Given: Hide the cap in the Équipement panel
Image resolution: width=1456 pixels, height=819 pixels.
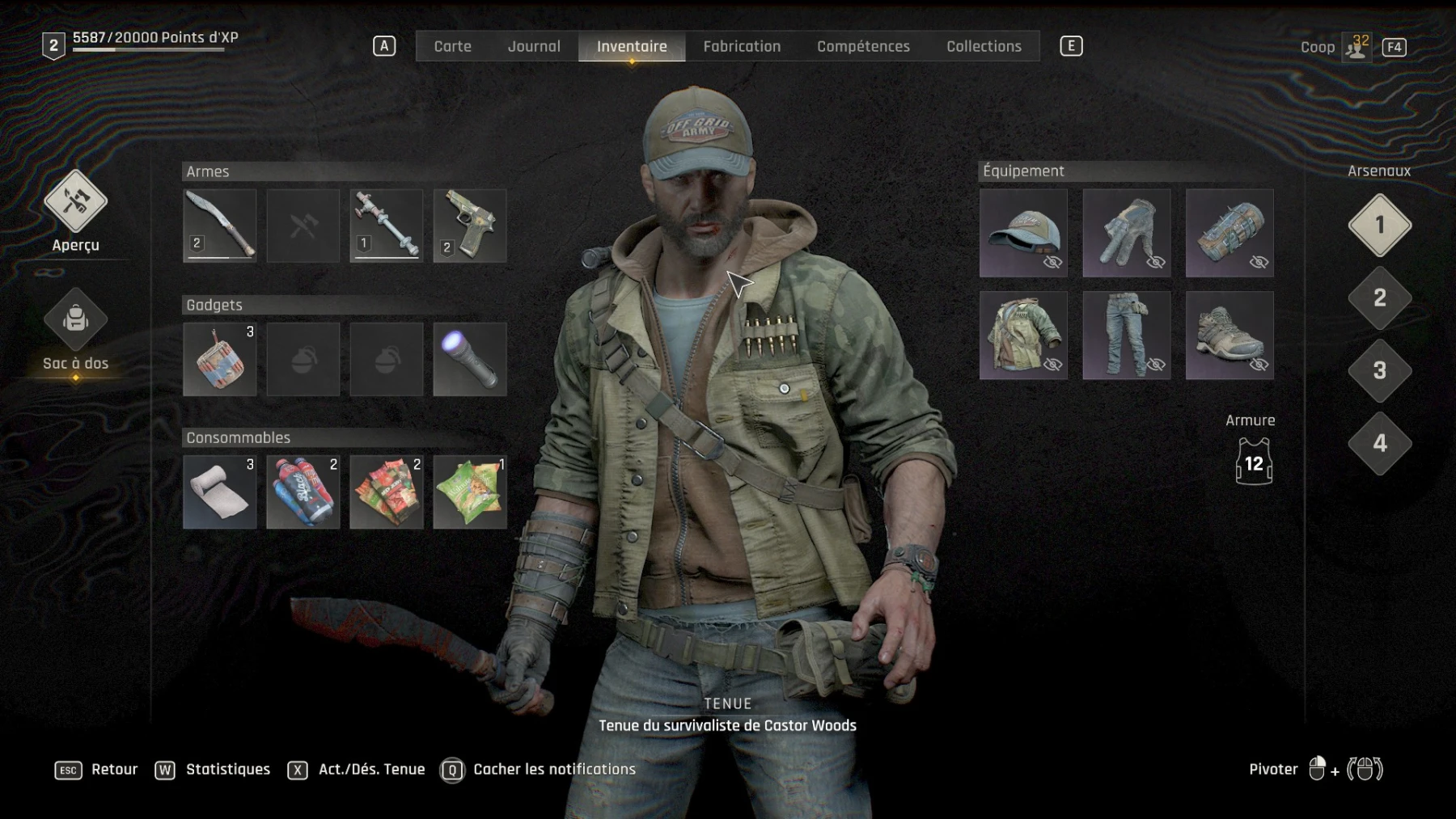Looking at the screenshot, I should click(1052, 262).
